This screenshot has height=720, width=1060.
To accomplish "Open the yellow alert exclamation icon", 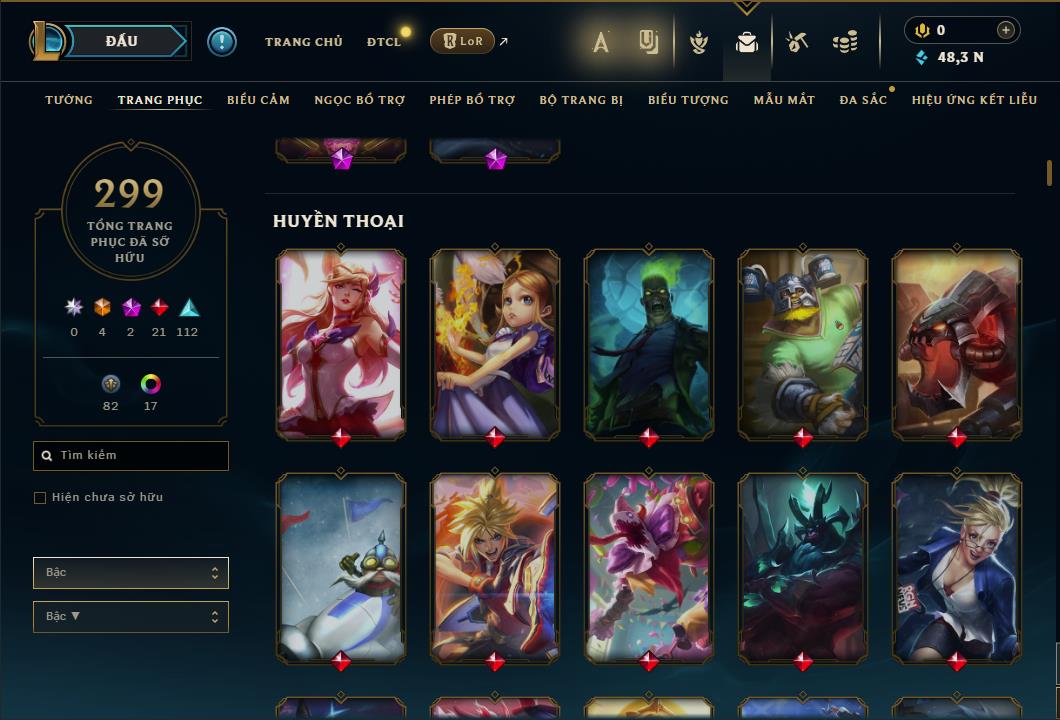I will point(222,42).
